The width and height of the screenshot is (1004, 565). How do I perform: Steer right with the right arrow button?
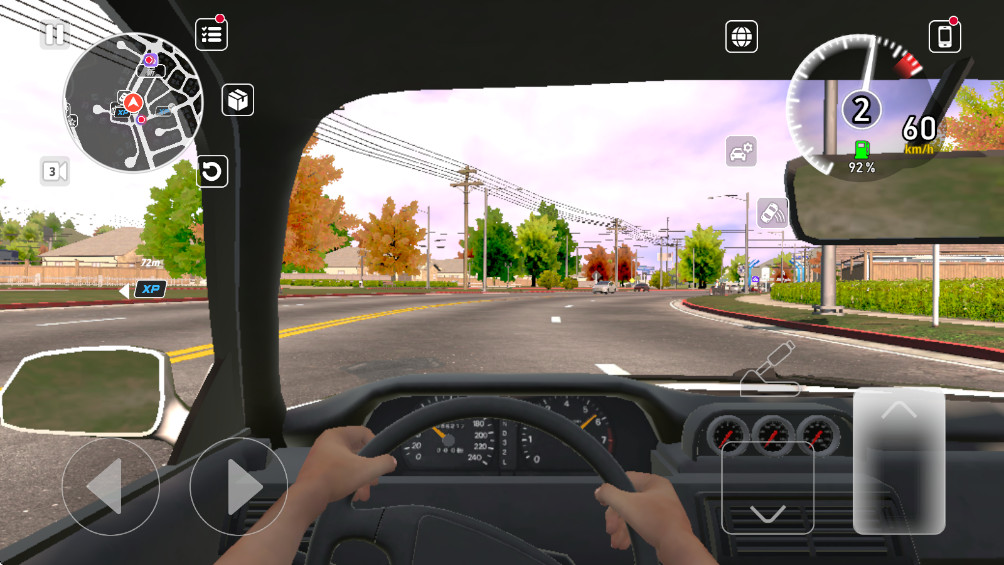238,486
